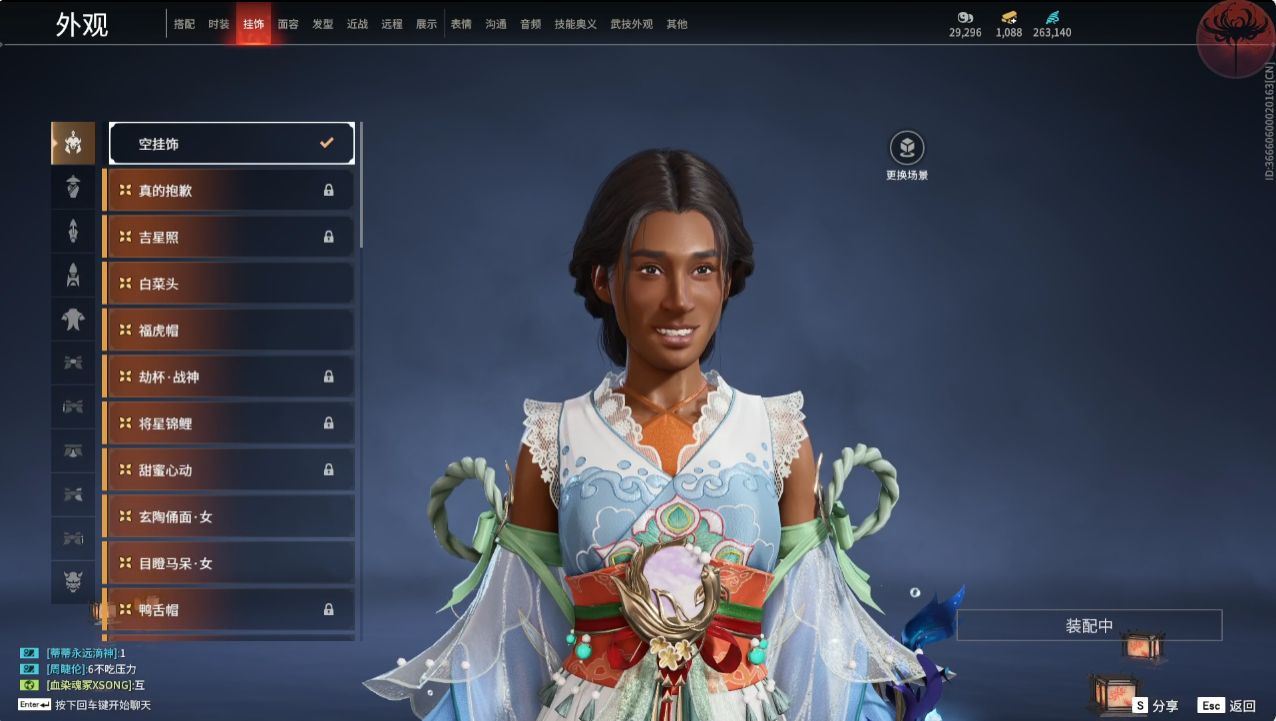
Task: Select the 空挂饰 empty accessory entry
Action: pos(231,143)
